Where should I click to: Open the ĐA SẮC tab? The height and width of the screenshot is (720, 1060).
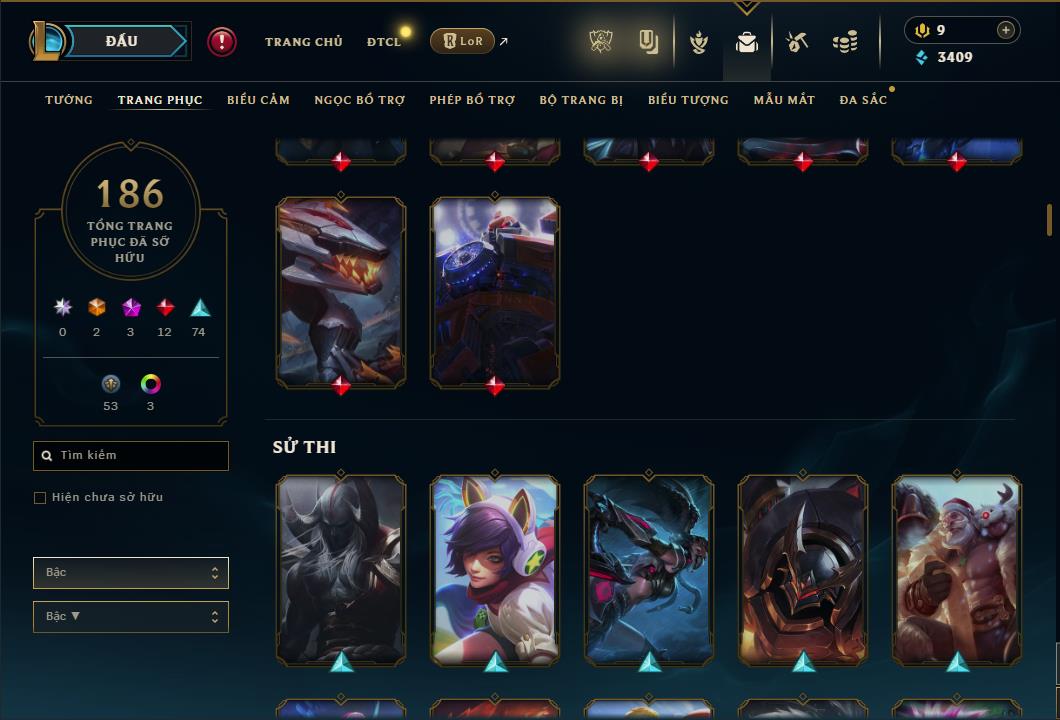863,100
